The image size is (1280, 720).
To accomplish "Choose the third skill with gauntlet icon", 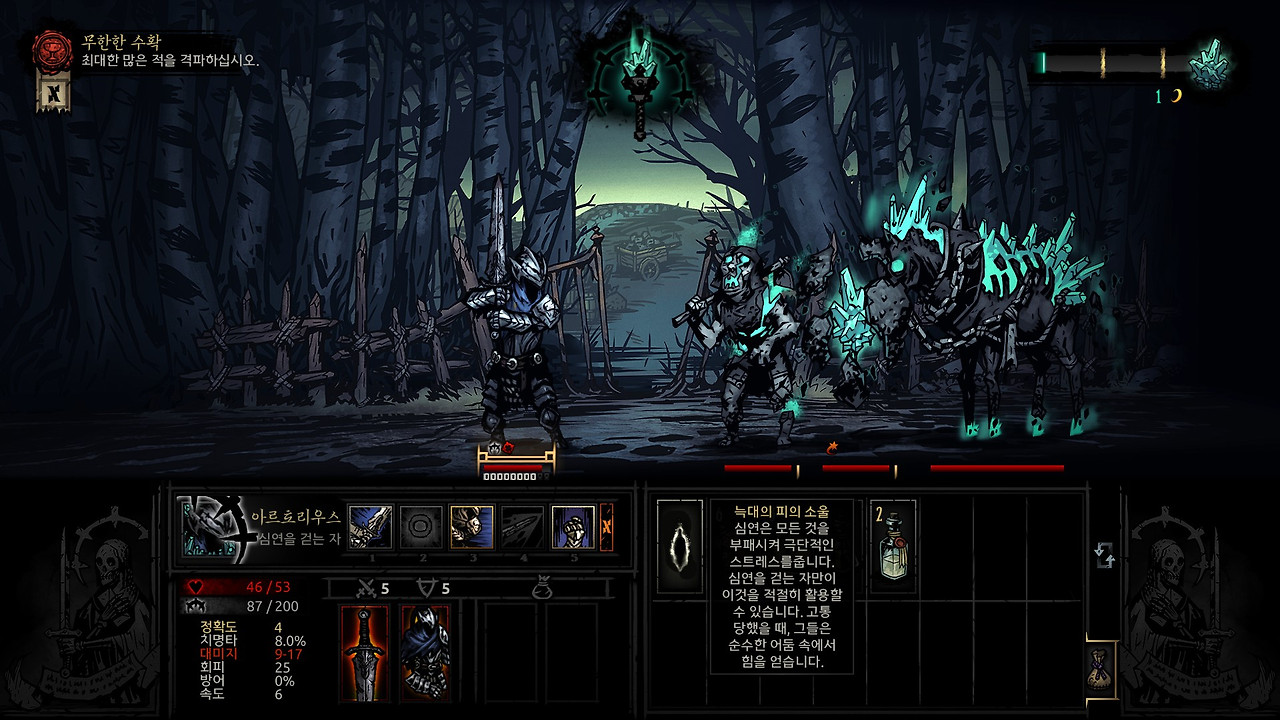I will (x=472, y=527).
